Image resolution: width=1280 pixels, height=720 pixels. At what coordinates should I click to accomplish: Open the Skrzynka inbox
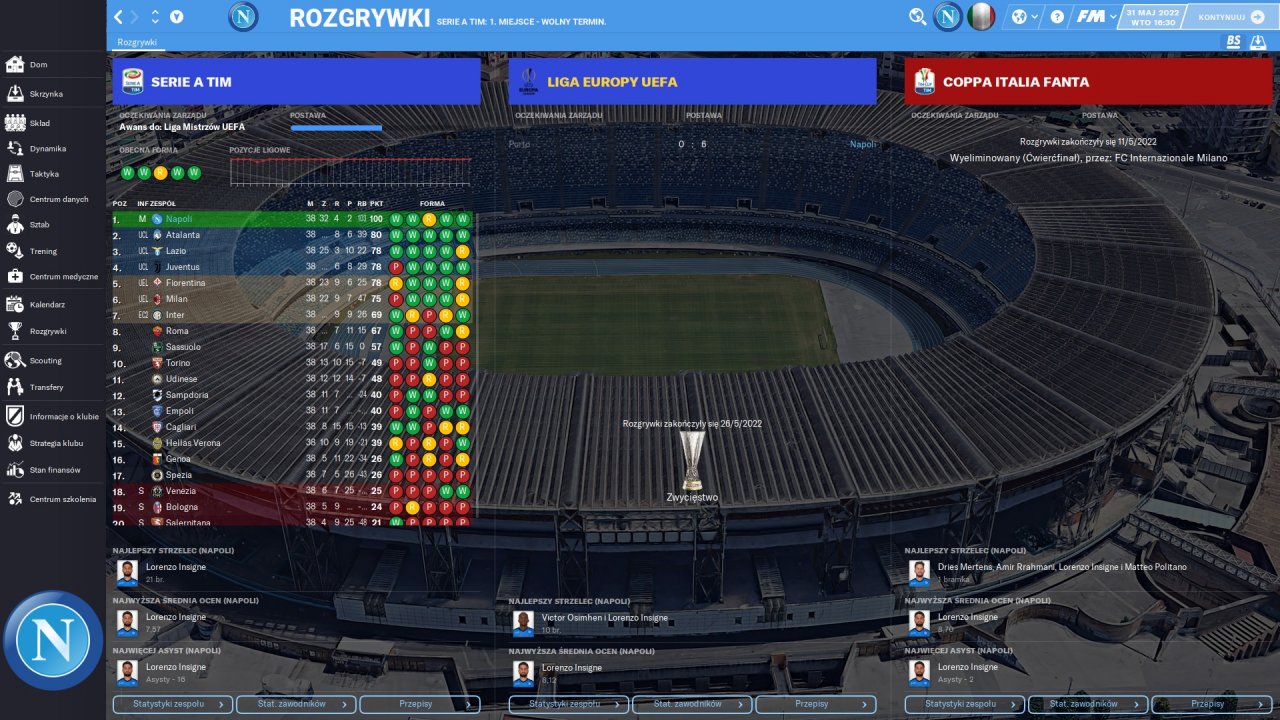point(45,94)
